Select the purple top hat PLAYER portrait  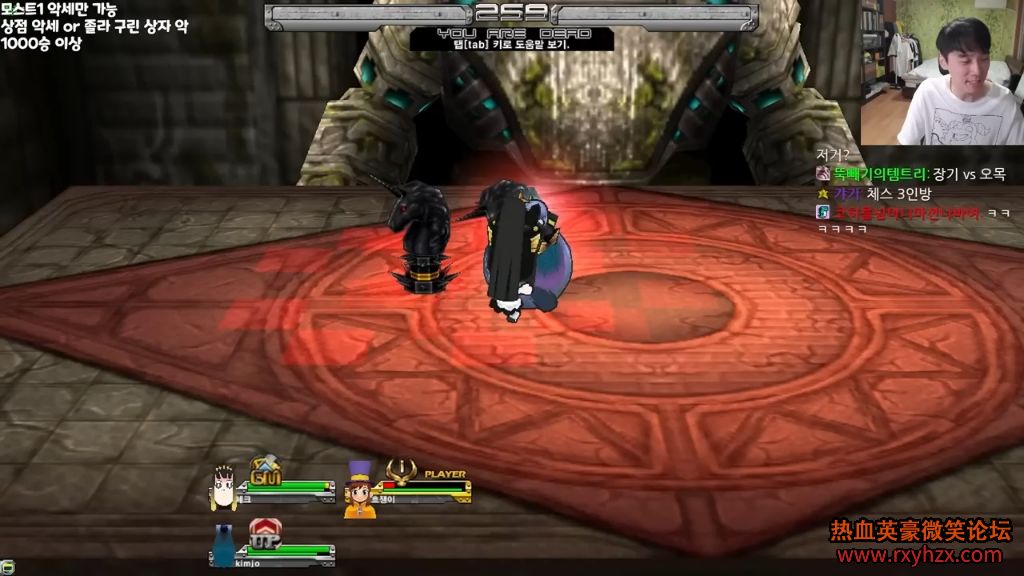pyautogui.click(x=360, y=488)
